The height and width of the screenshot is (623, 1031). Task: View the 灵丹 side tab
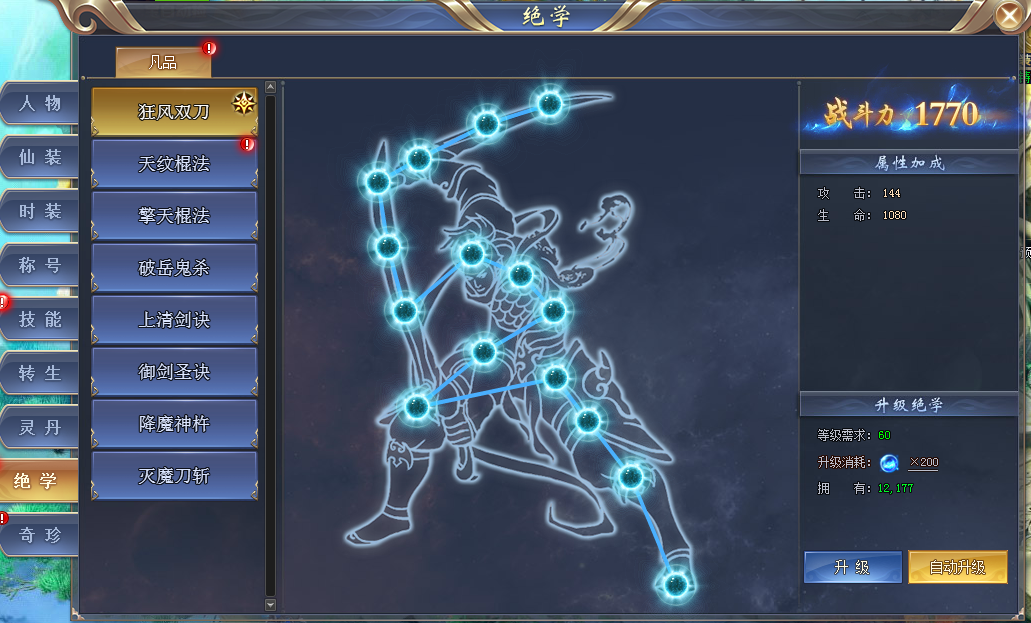40,427
